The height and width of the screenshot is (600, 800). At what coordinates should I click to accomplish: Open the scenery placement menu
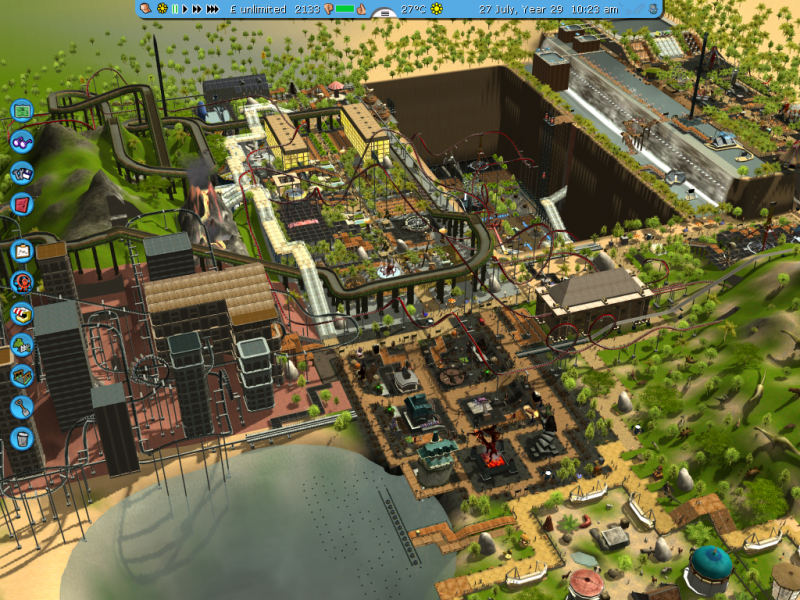point(22,345)
